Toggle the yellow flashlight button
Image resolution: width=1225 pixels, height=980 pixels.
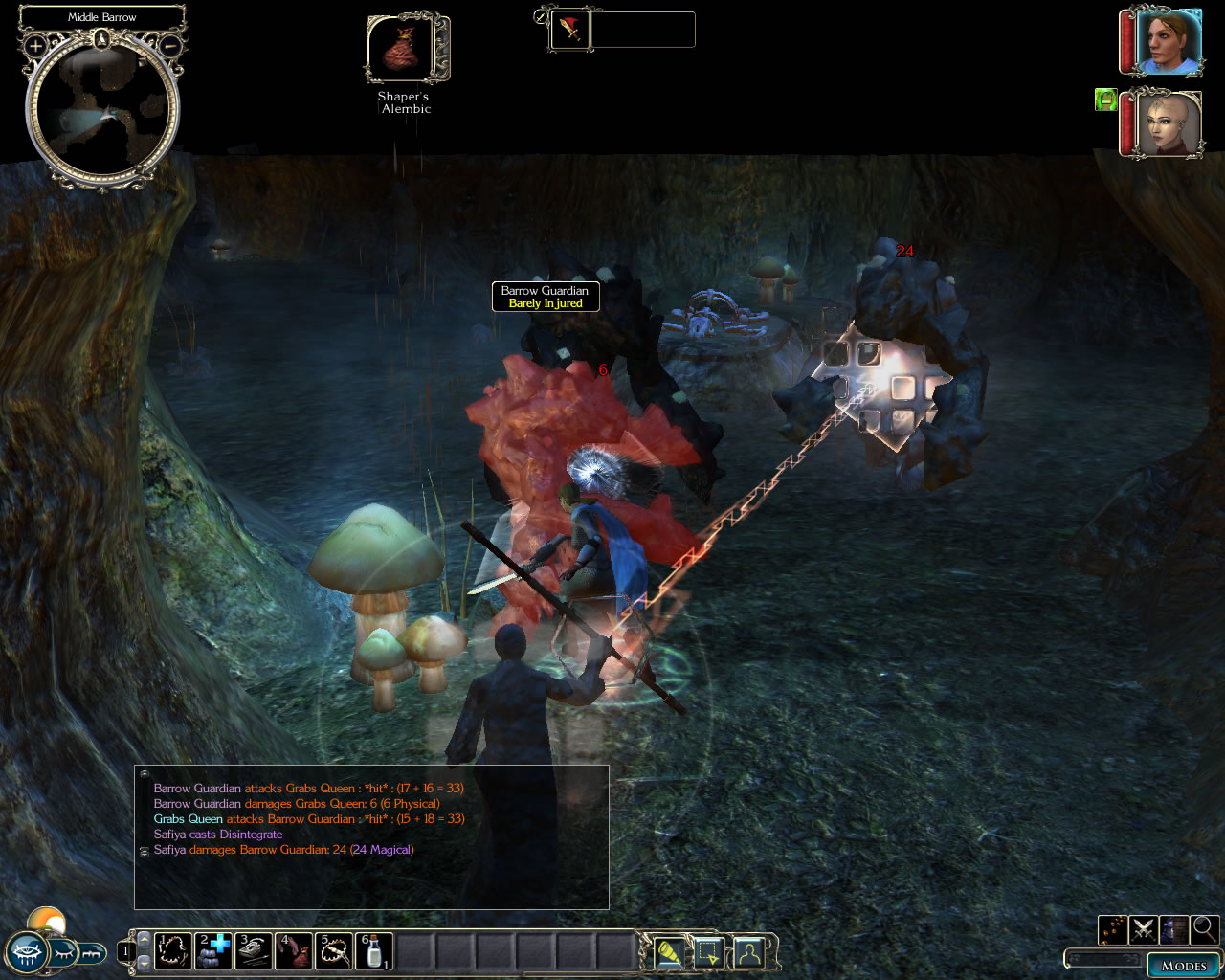point(669,952)
